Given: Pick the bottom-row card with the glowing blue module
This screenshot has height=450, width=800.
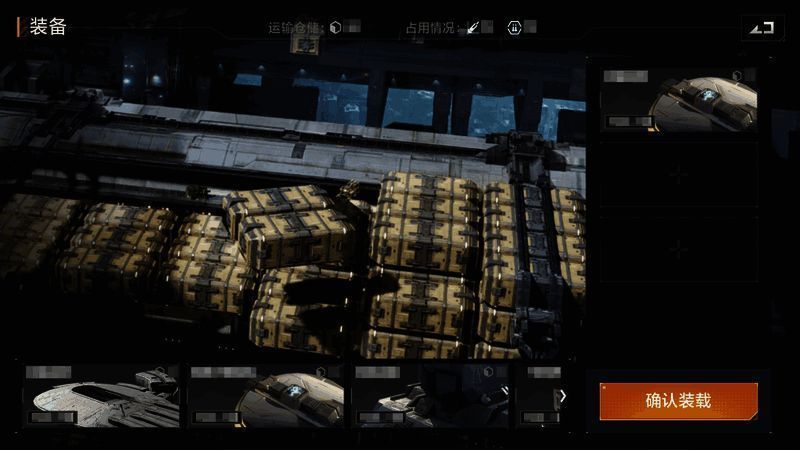Looking at the screenshot, I should coord(266,396).
